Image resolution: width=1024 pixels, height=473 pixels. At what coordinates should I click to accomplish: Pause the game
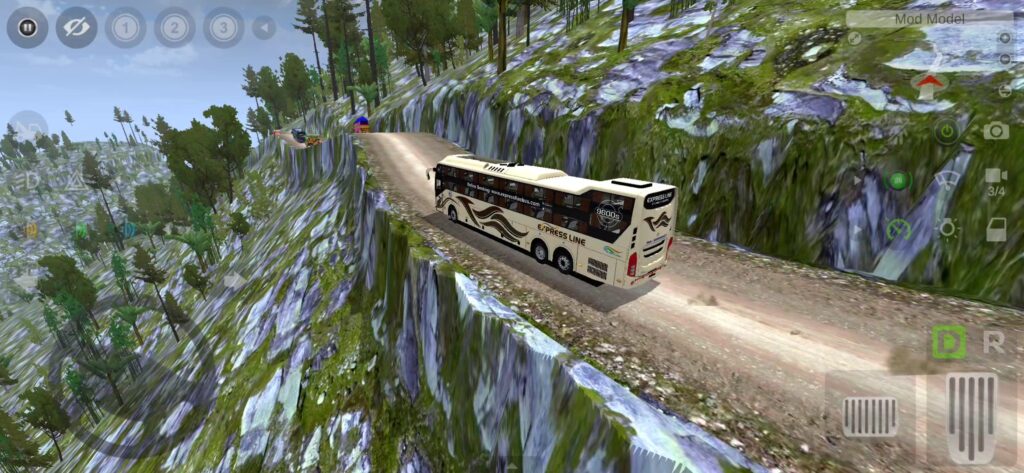point(27,27)
